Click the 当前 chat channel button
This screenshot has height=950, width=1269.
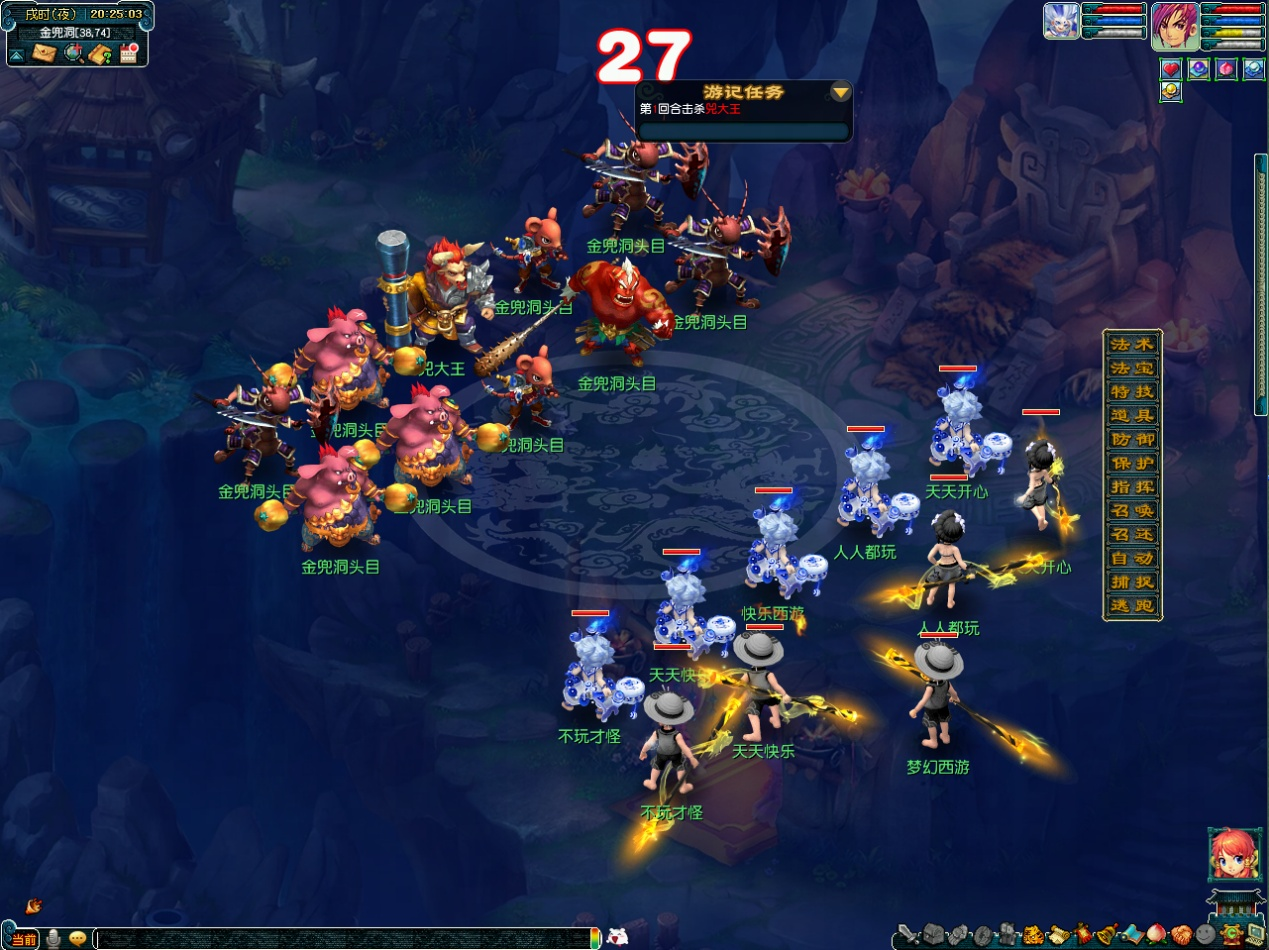coord(23,939)
